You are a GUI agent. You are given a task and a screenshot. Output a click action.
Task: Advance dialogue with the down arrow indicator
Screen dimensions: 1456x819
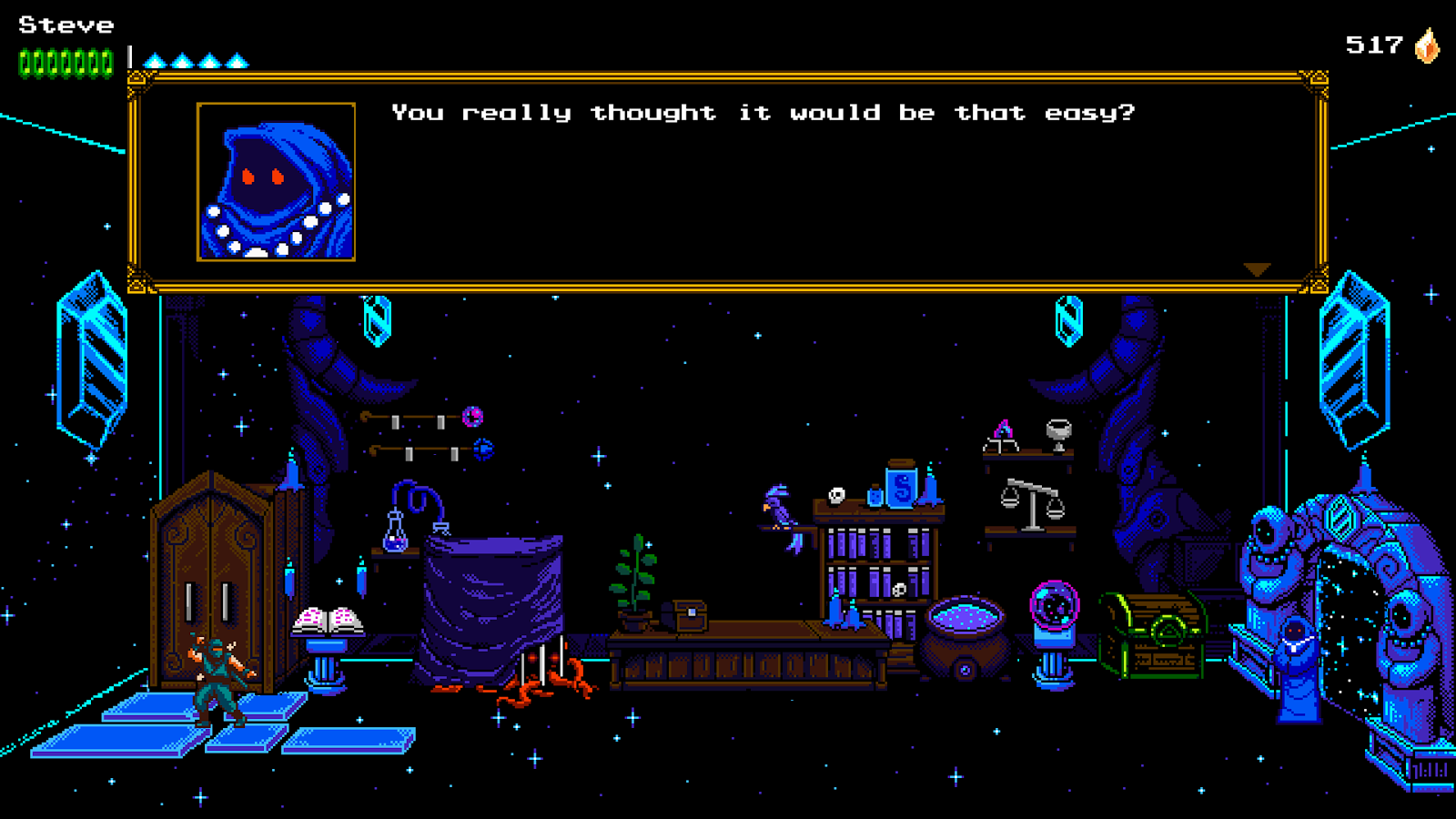(1257, 269)
